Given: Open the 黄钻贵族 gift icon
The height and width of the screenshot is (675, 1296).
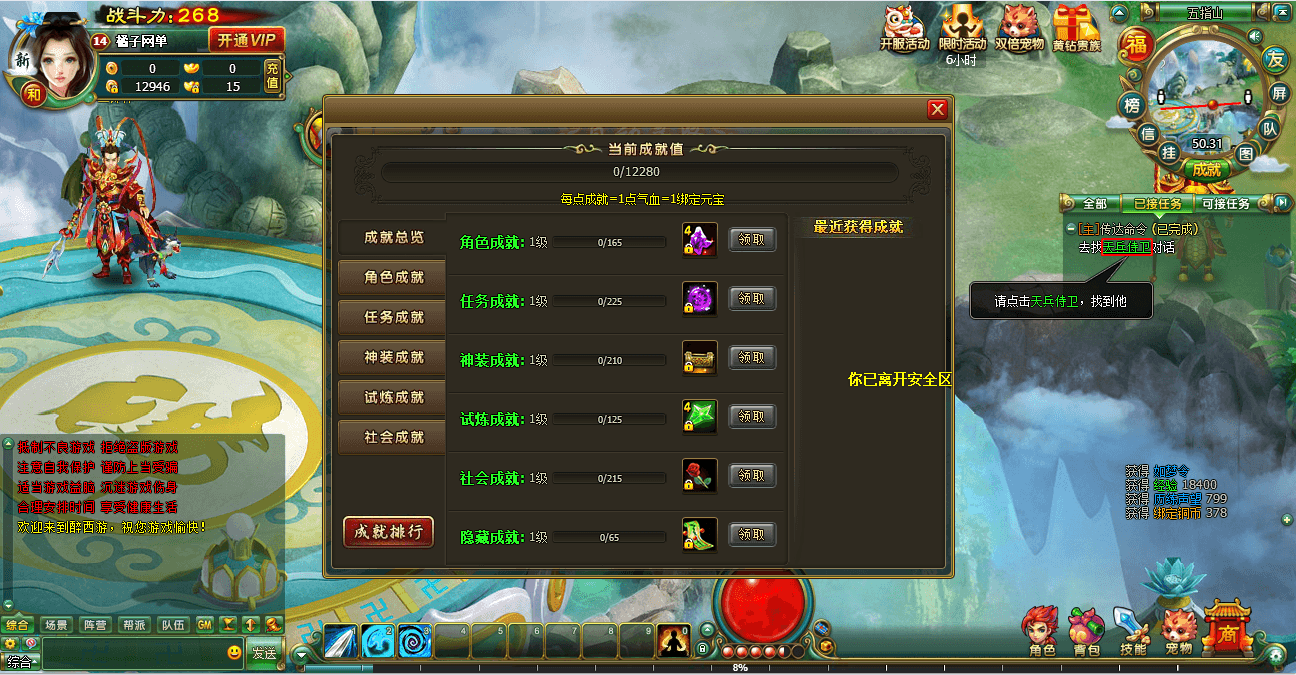Looking at the screenshot, I should (1076, 27).
